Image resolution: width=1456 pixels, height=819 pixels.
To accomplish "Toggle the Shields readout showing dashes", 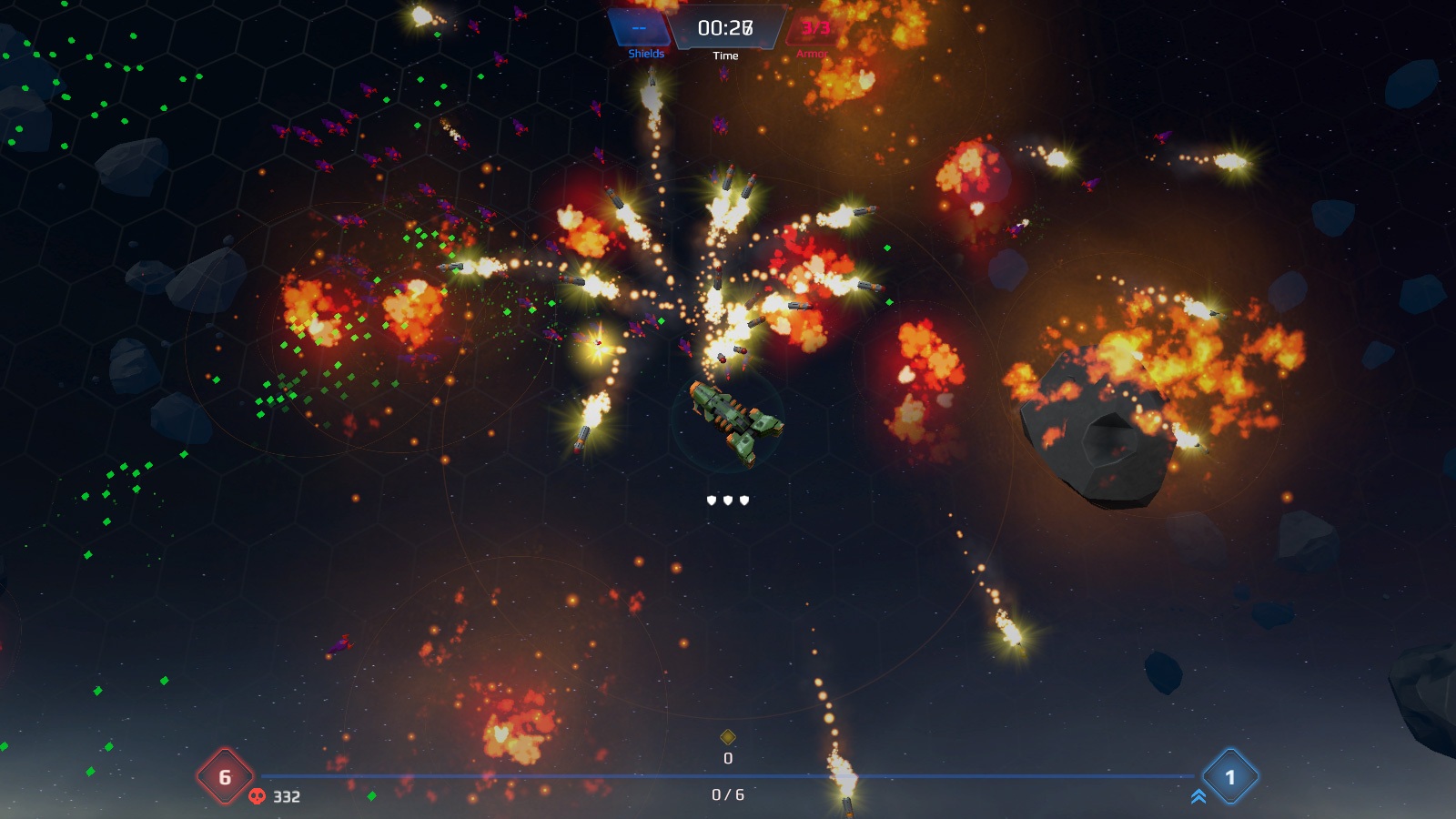I will coord(637,29).
